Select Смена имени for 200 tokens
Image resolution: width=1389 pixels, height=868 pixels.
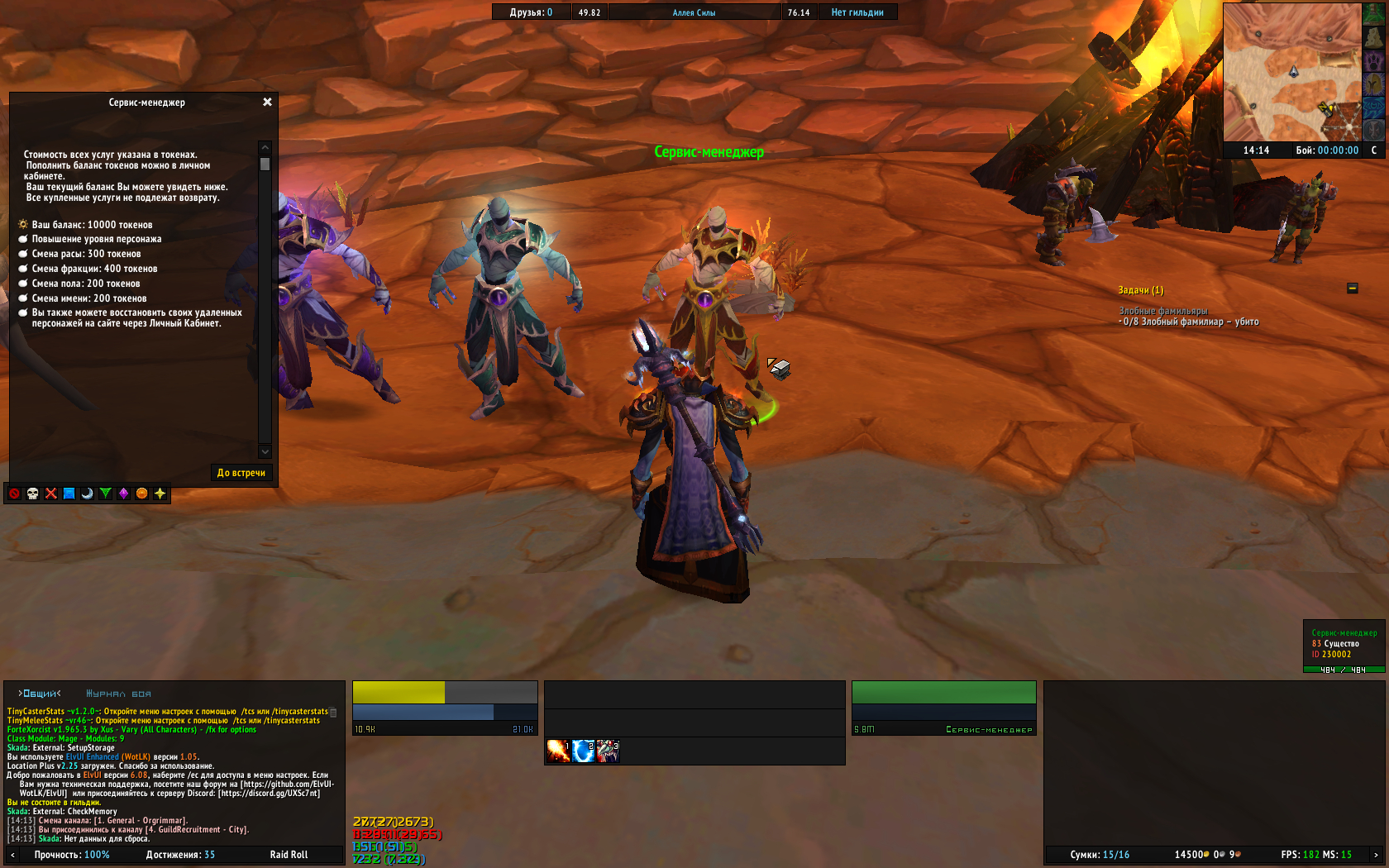coord(89,298)
